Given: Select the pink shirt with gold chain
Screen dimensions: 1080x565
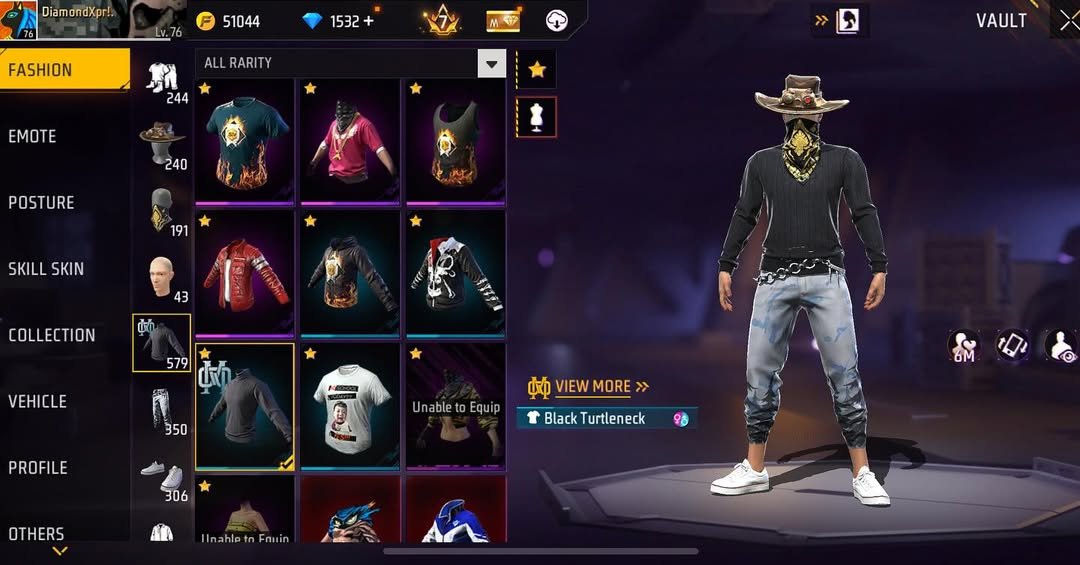Looking at the screenshot, I should pos(350,140).
